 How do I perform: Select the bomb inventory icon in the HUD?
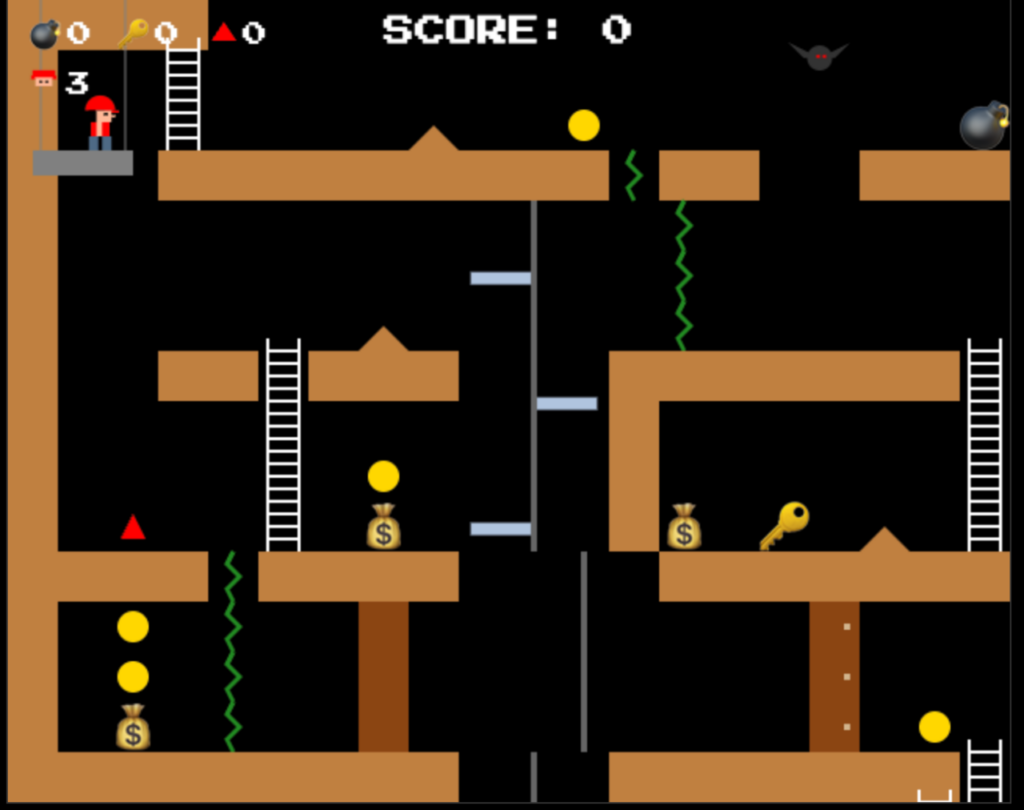tap(45, 34)
